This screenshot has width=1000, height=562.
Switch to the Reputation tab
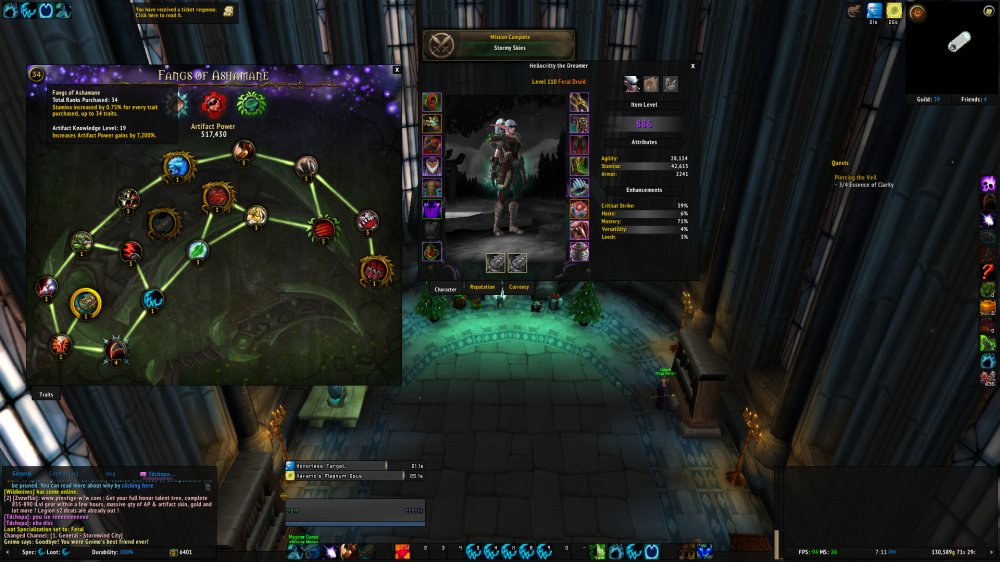(482, 288)
